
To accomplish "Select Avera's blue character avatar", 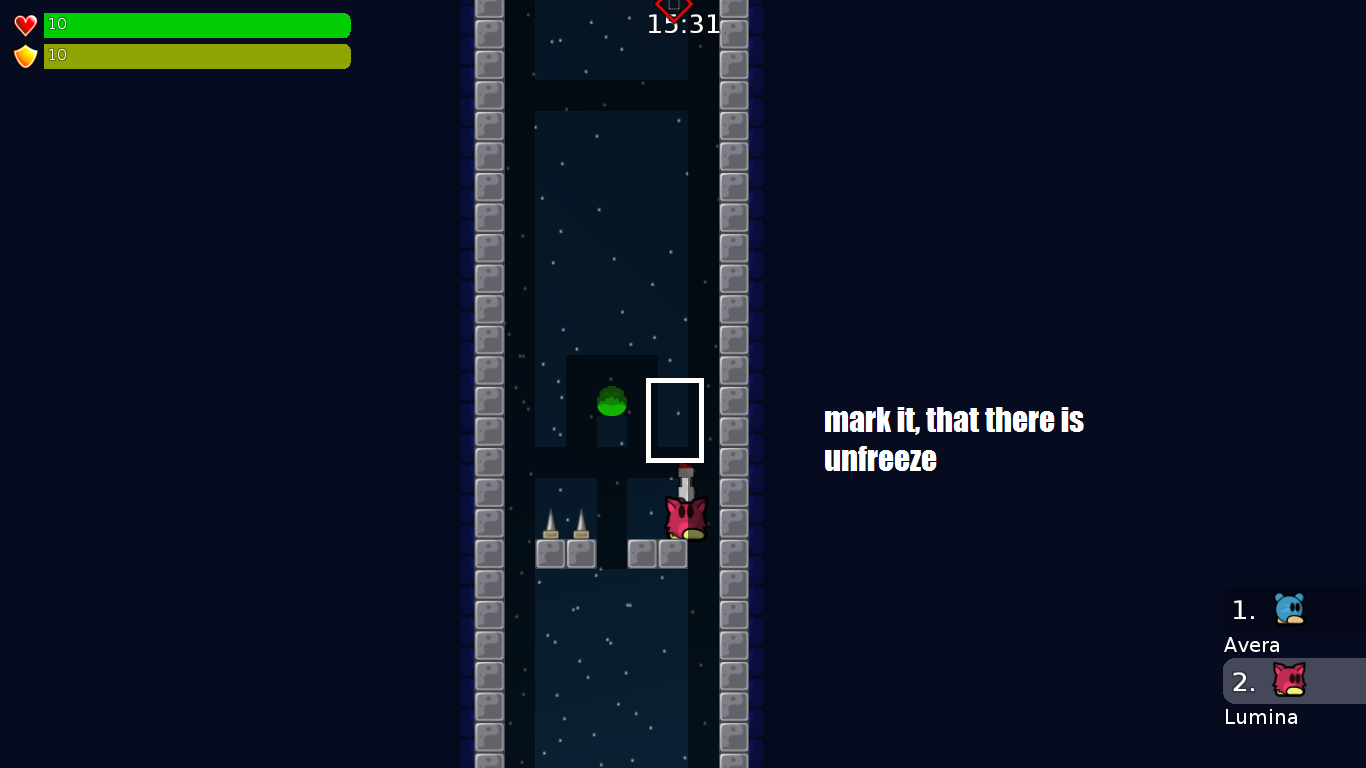I will click(x=1288, y=609).
